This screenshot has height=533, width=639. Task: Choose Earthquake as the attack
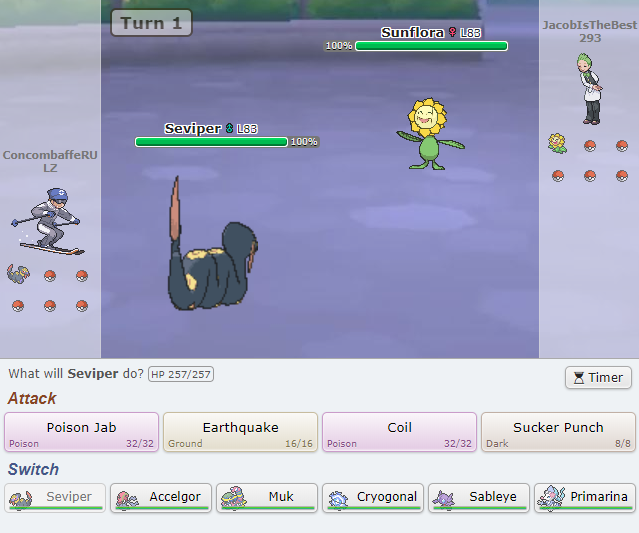point(240,432)
